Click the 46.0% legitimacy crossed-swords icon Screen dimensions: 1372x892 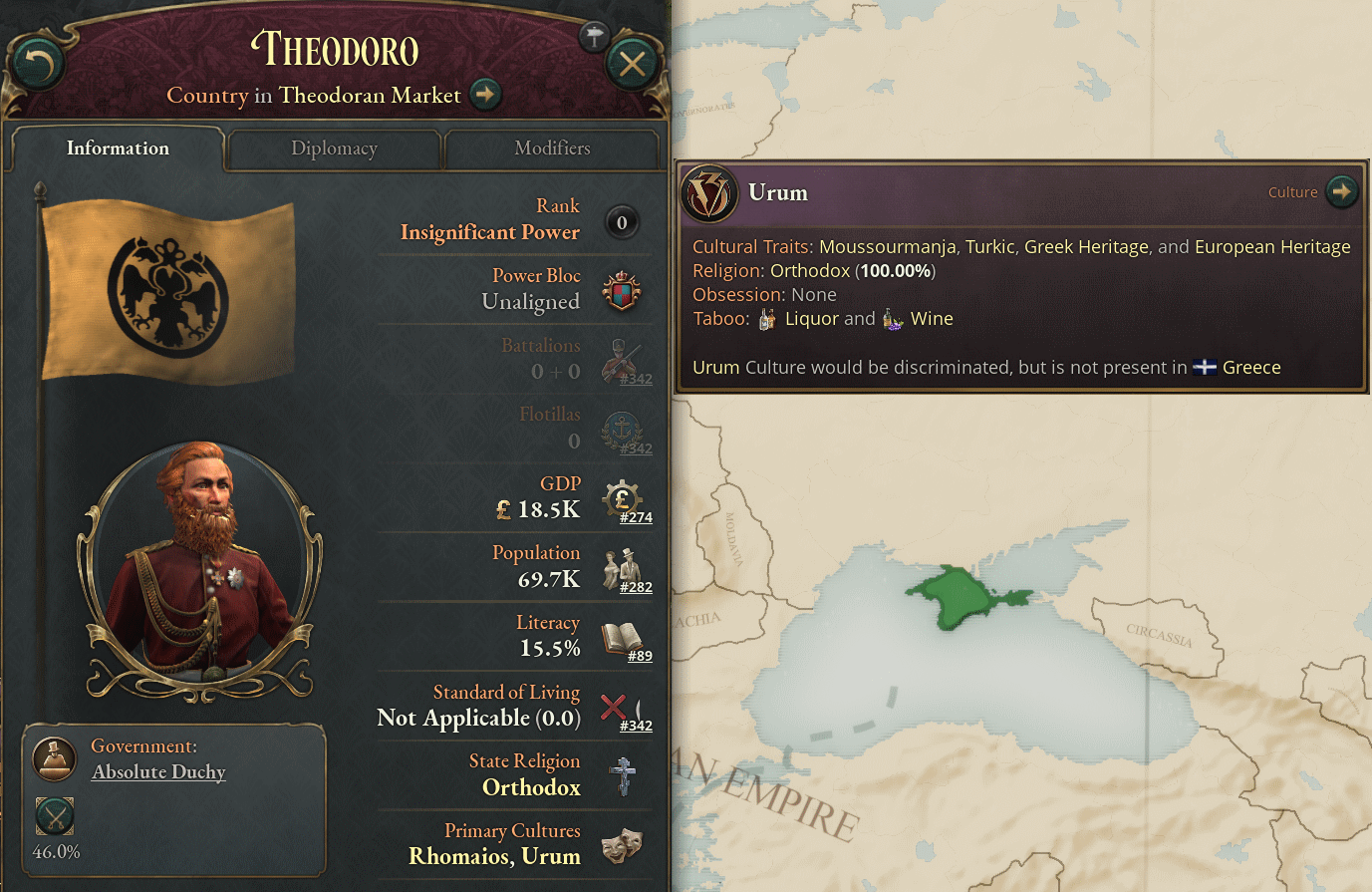pos(54,816)
